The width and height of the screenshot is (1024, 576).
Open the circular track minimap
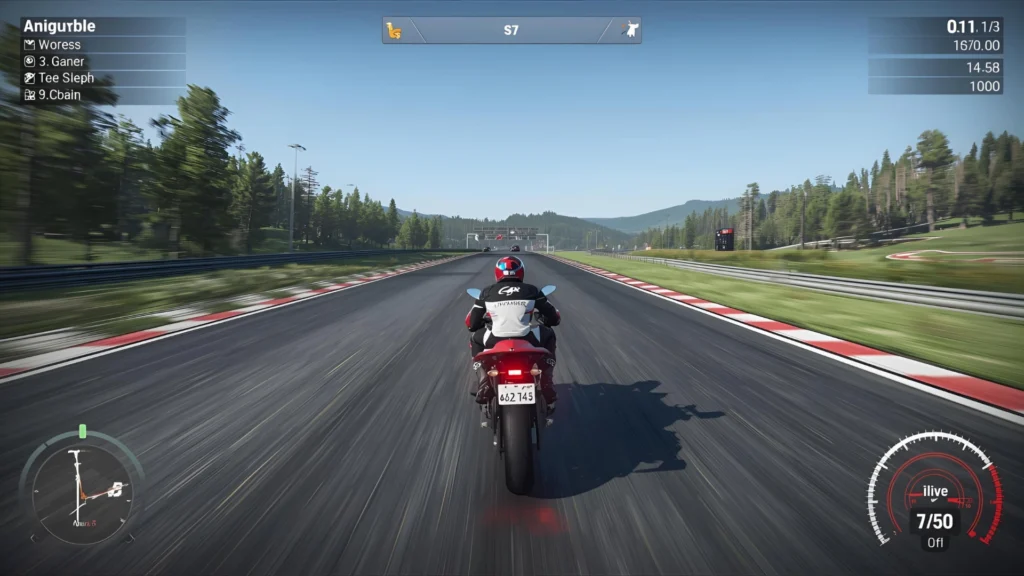pyautogui.click(x=82, y=487)
